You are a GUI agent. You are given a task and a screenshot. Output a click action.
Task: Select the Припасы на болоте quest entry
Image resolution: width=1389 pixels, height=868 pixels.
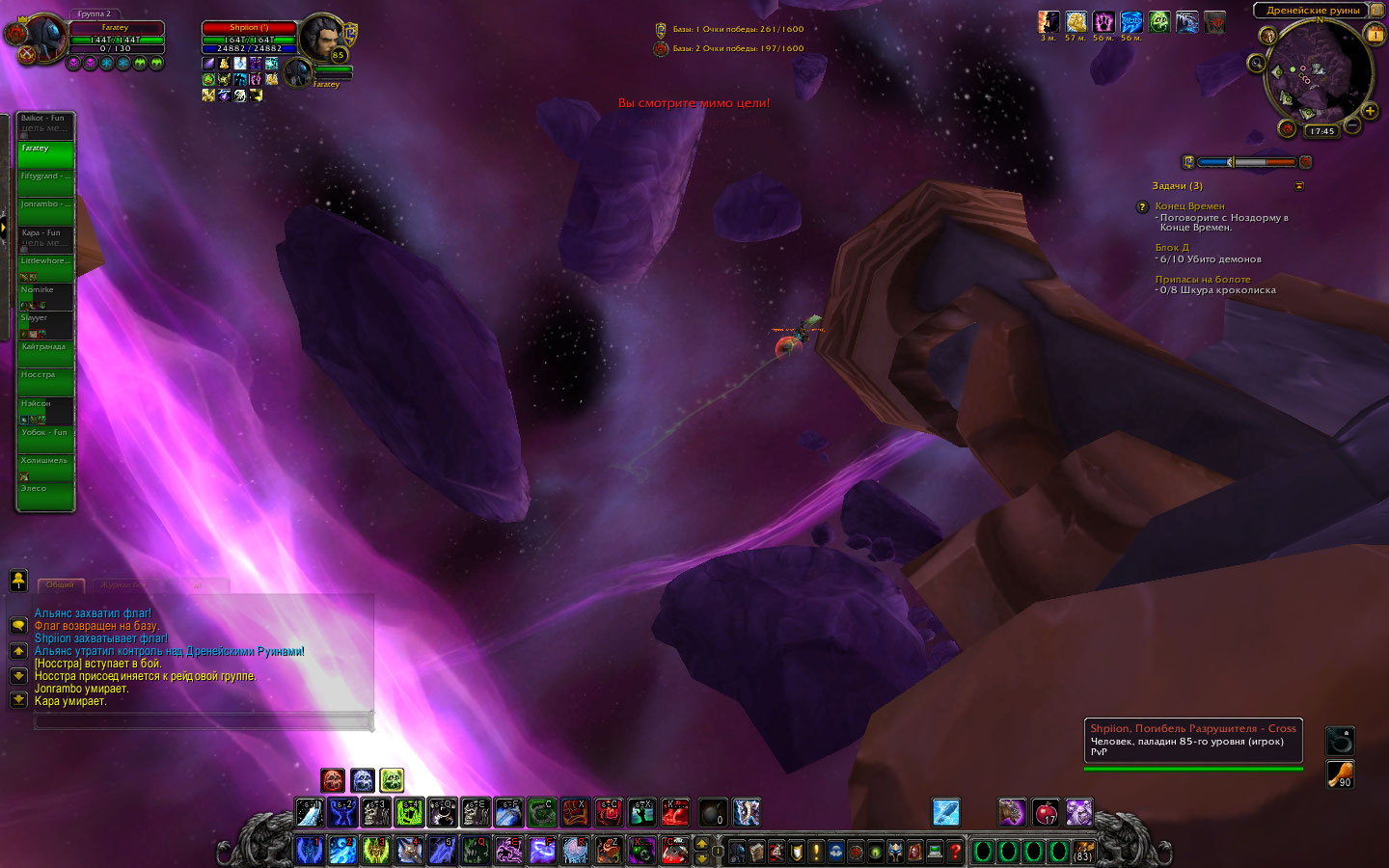coord(1202,280)
